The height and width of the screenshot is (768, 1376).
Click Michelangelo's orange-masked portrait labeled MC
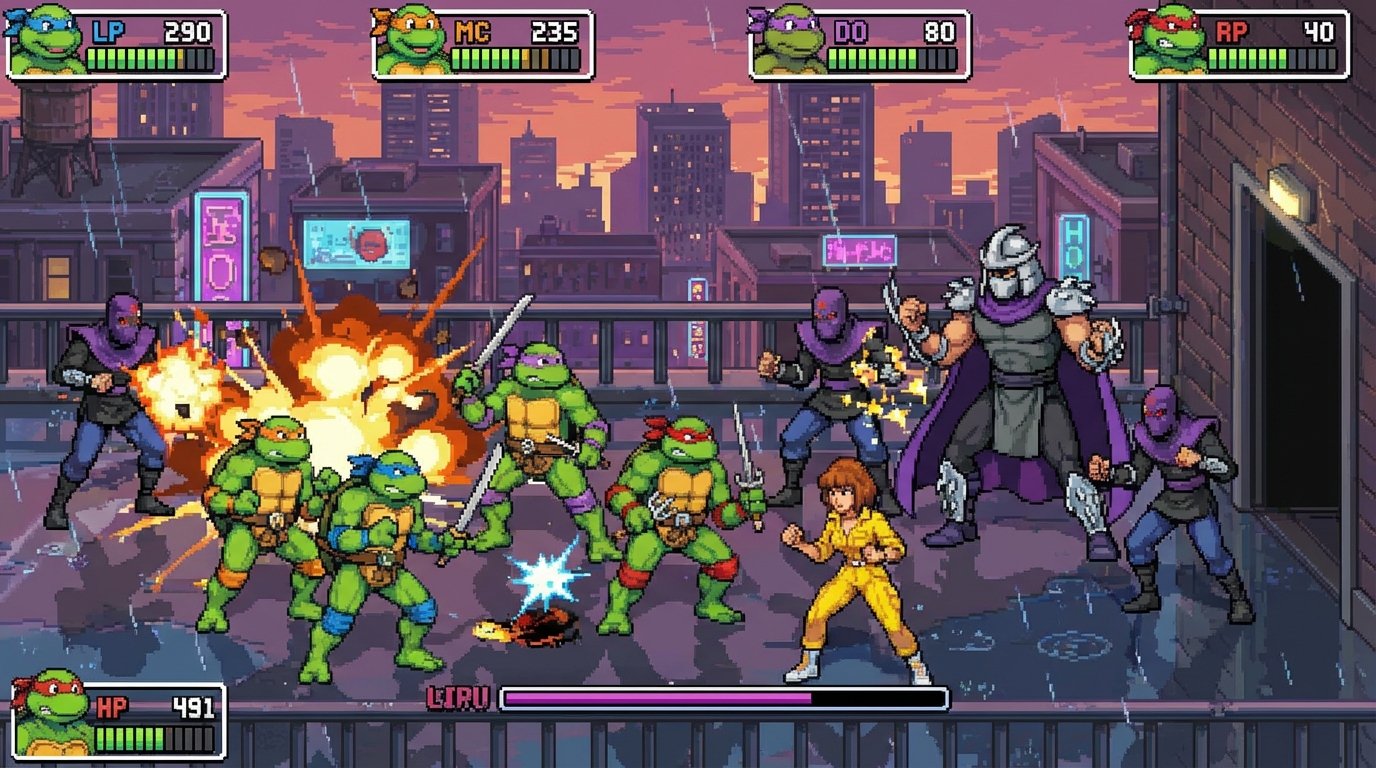[x=411, y=44]
